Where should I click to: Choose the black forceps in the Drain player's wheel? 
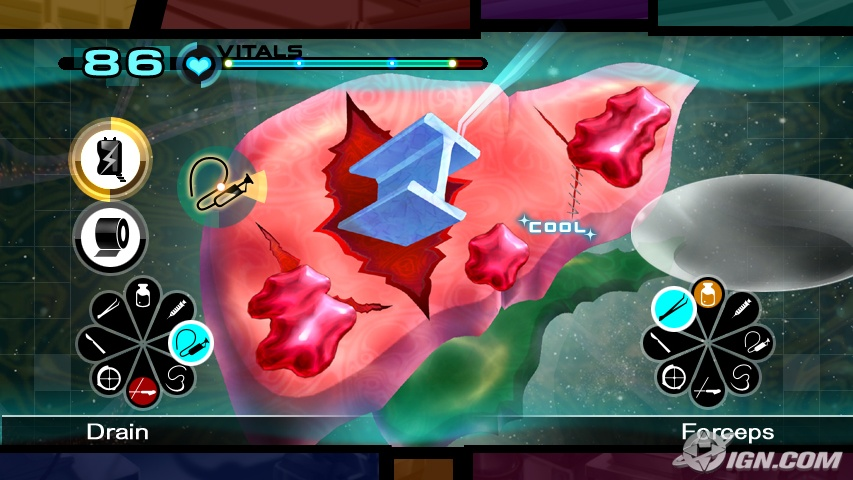click(110, 309)
